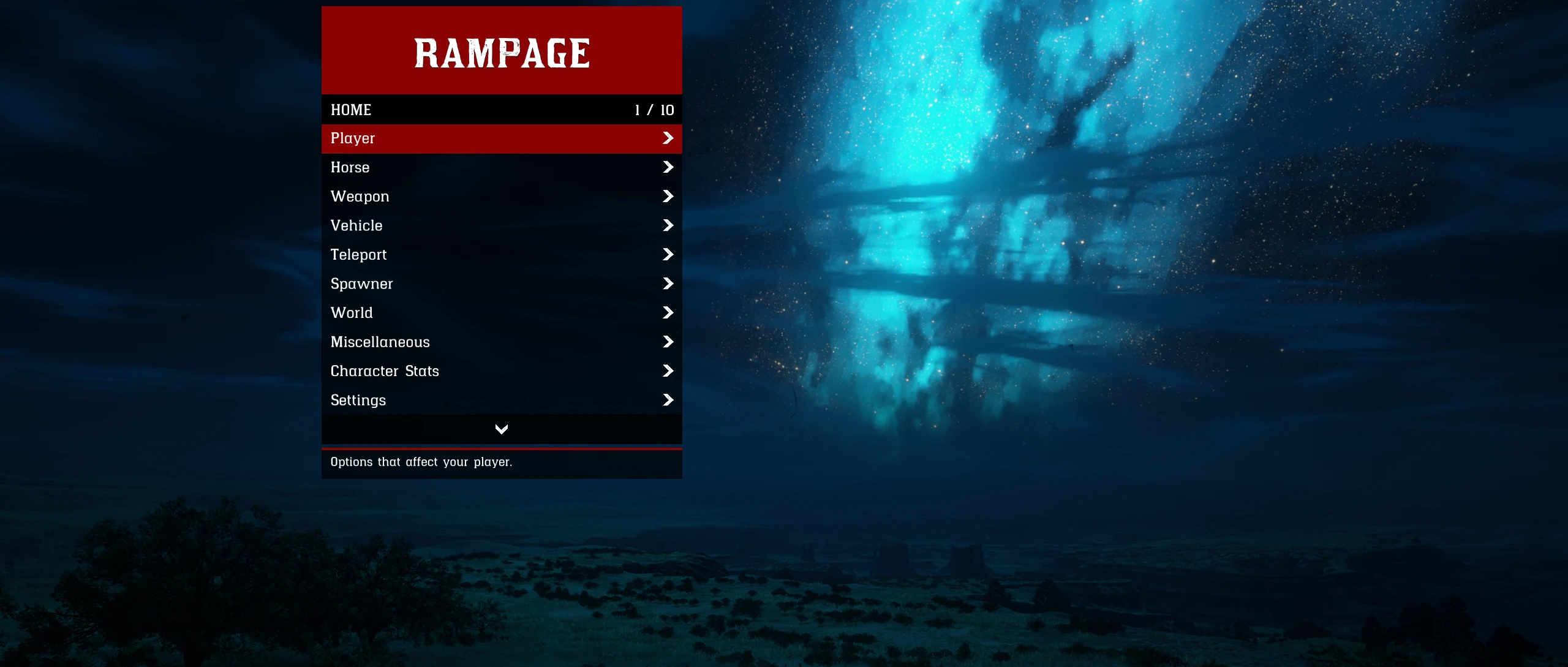
Task: Open the Player submenu
Action: click(x=501, y=138)
